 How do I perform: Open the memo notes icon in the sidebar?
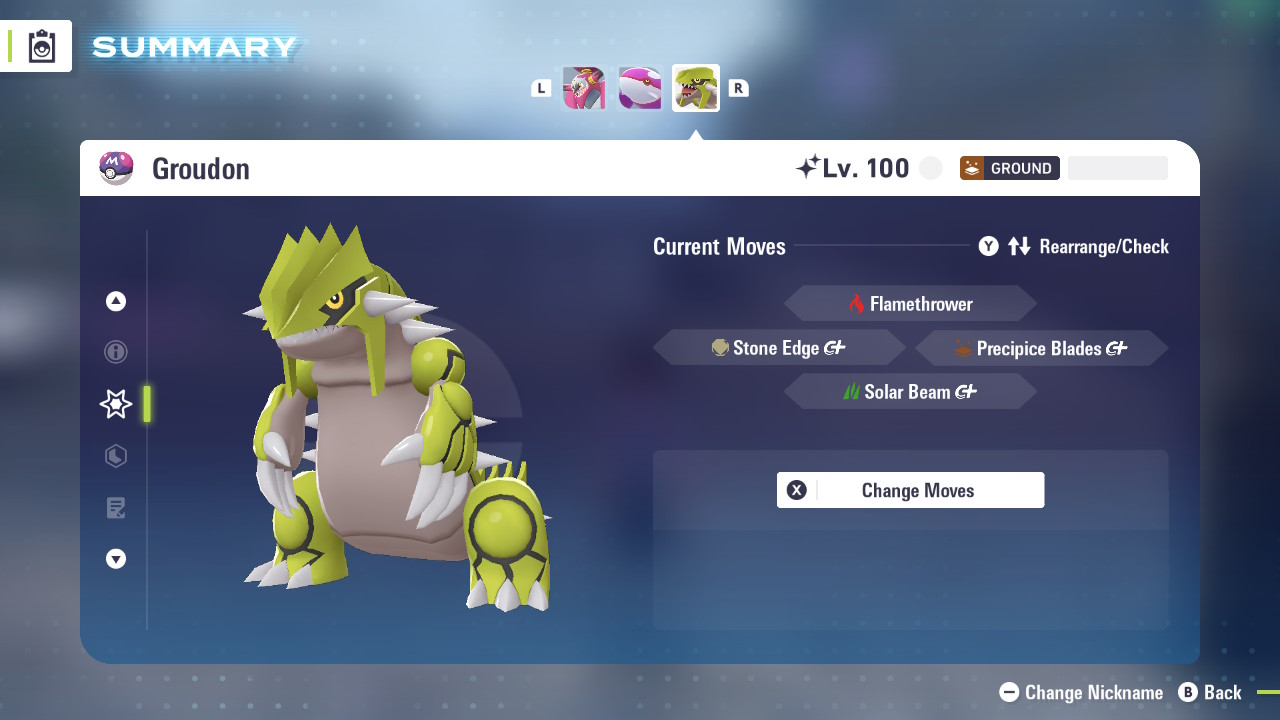coord(116,508)
